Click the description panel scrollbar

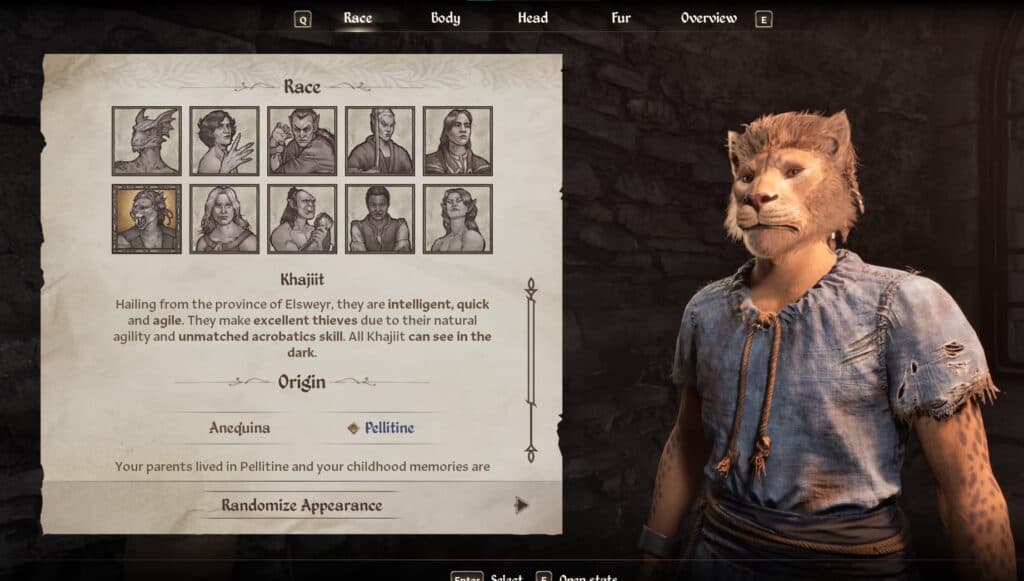point(531,370)
